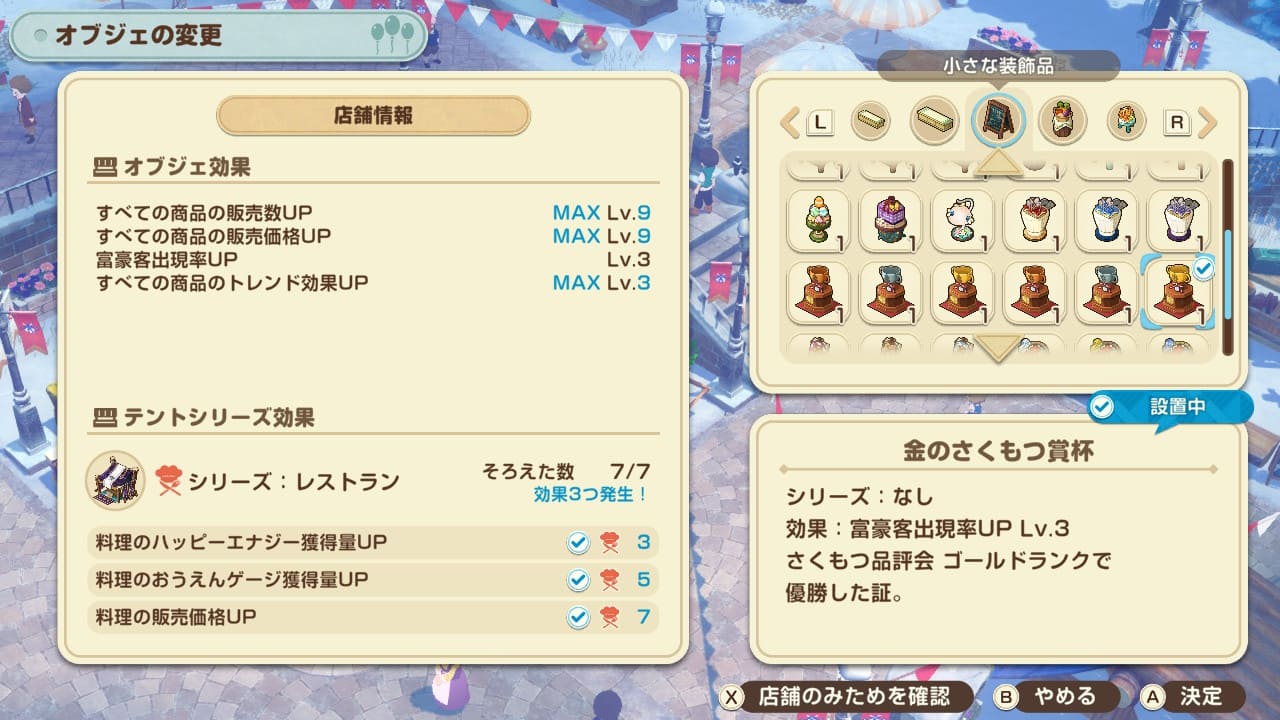Click the right chevron to go to next category
The width and height of the screenshot is (1280, 720).
point(1207,123)
